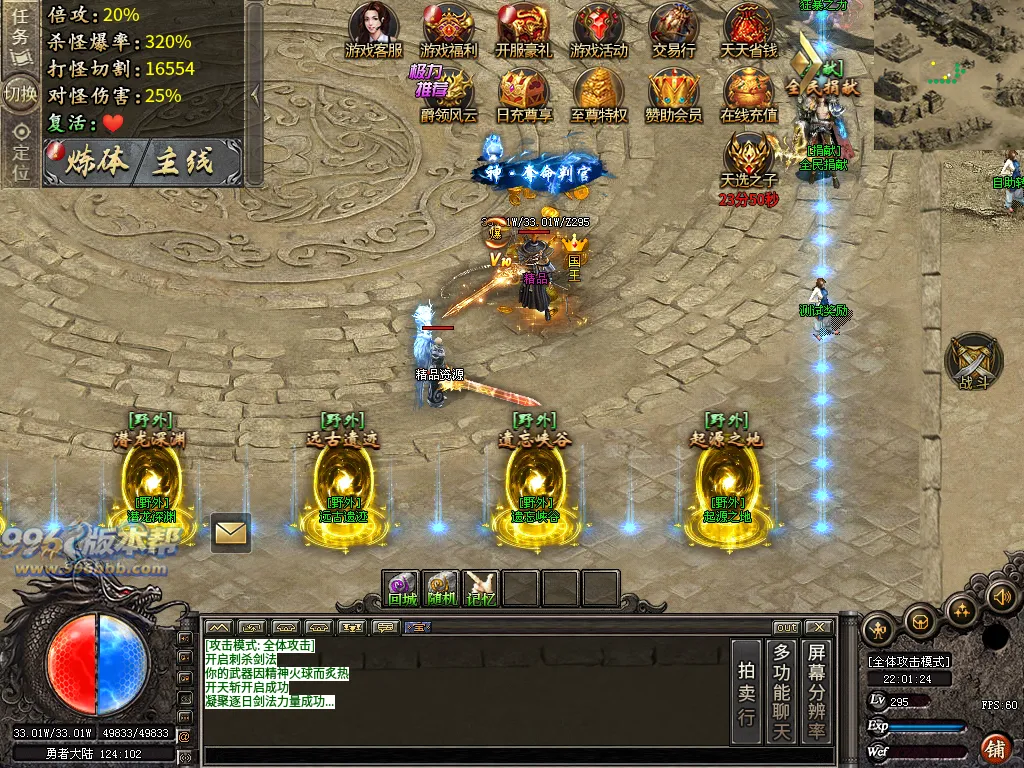Use the 随机 random teleport stone
Image resolution: width=1024 pixels, height=768 pixels.
point(441,588)
